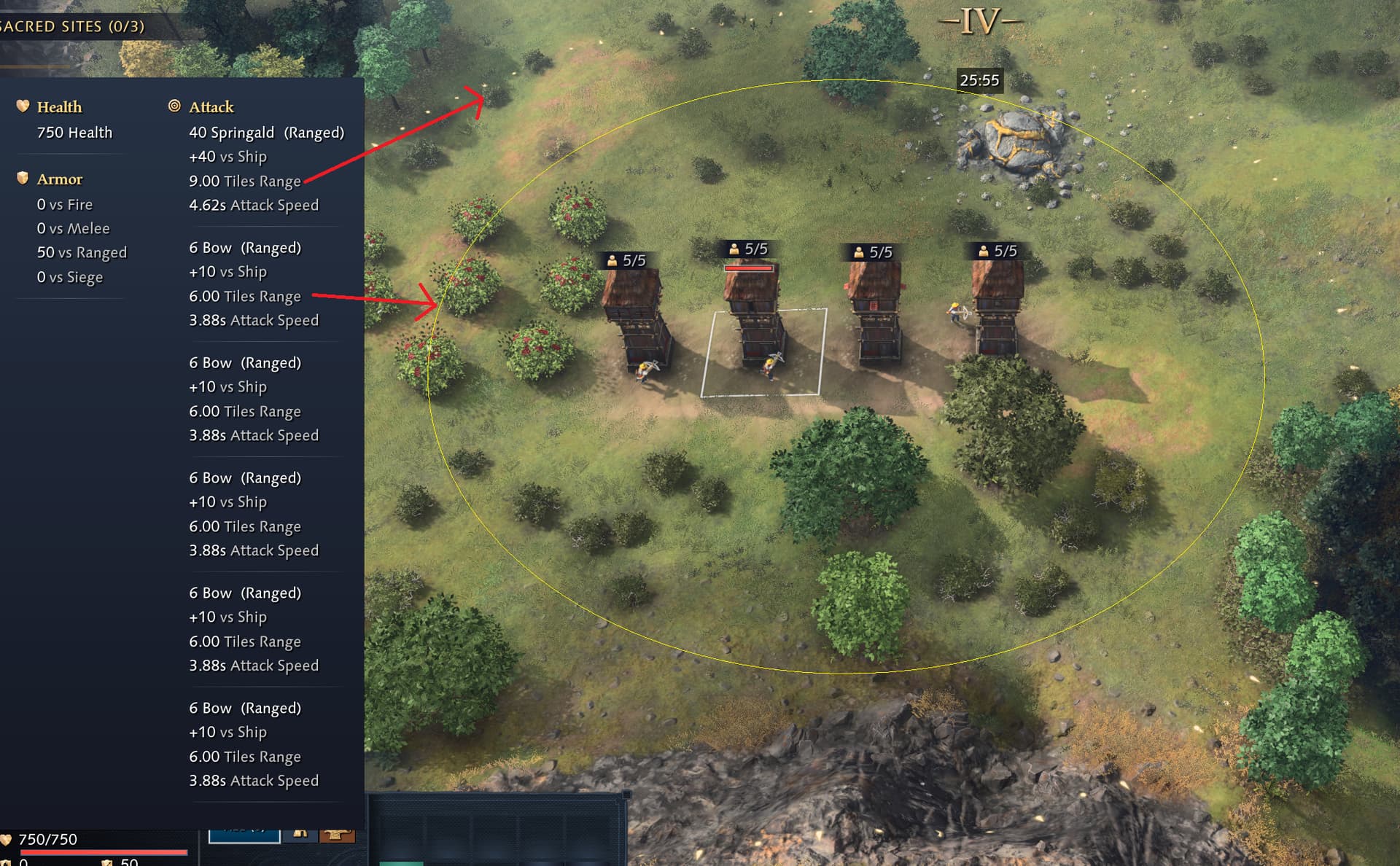Click the shield icon beside the Armor heading
The image size is (1400, 866).
pos(21,179)
